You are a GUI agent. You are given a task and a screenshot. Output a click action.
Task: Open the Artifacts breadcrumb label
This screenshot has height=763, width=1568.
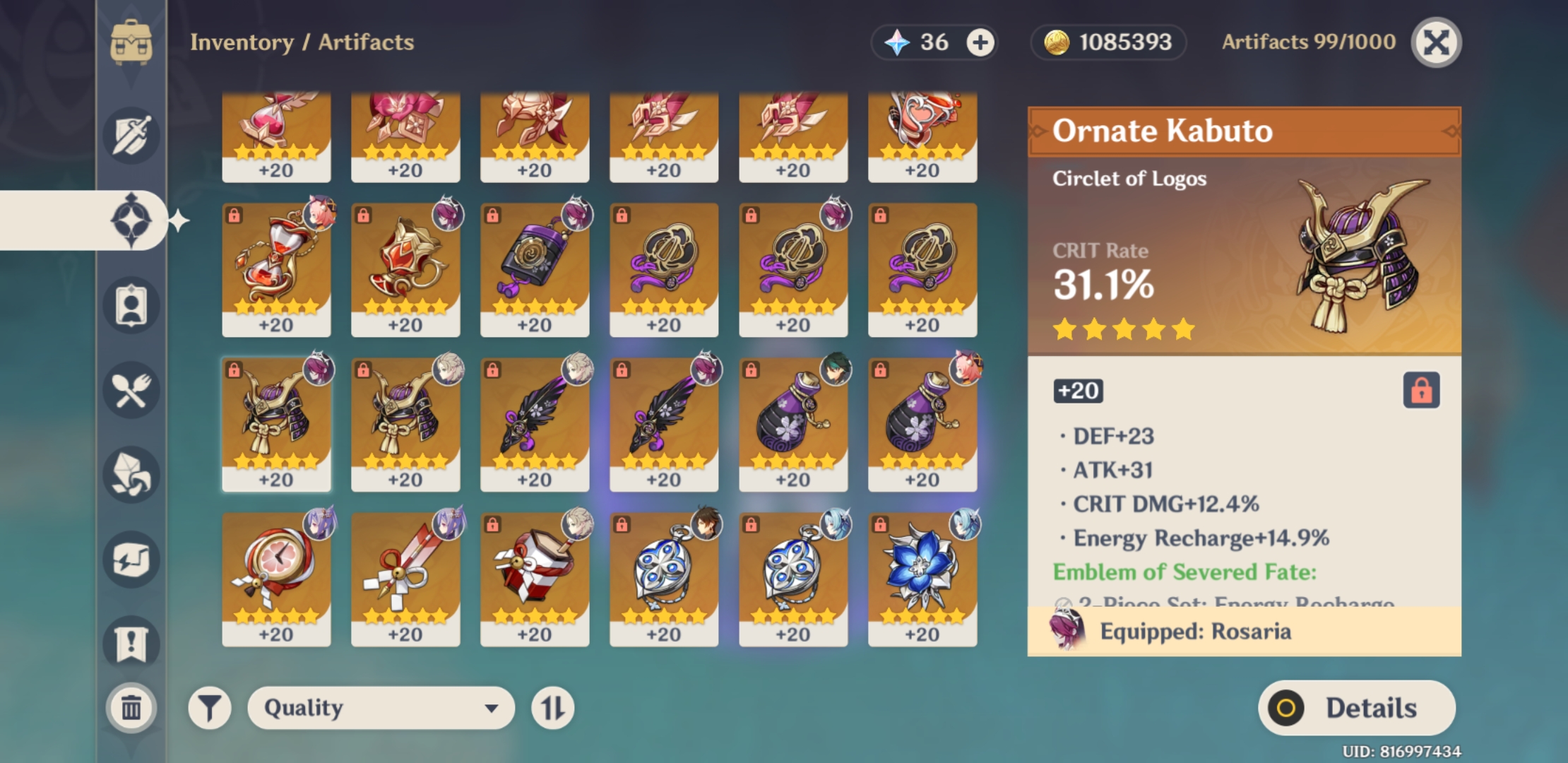pos(366,42)
